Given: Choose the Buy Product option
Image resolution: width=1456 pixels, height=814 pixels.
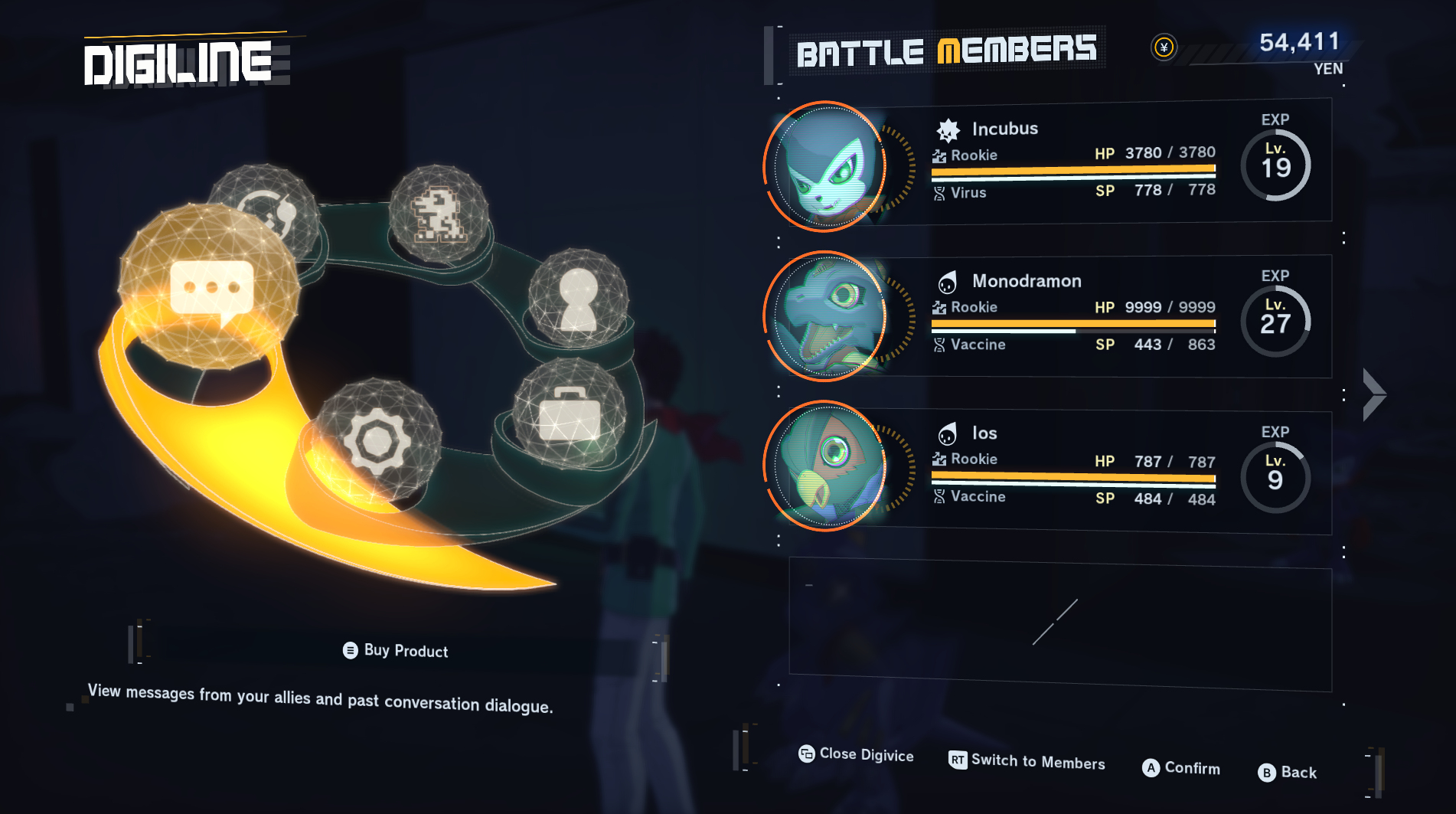Looking at the screenshot, I should point(395,651).
